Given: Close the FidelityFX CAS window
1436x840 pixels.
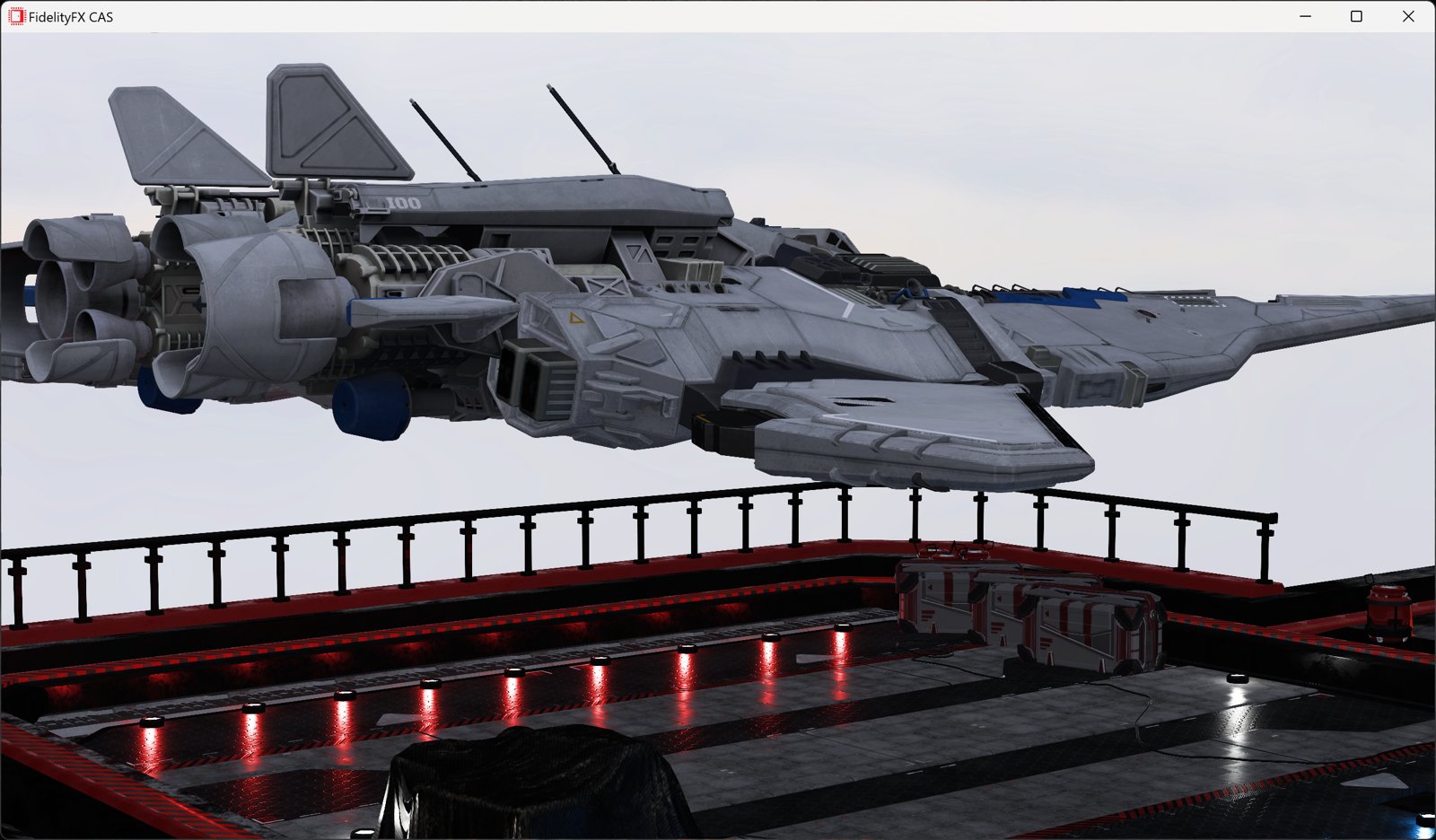Looking at the screenshot, I should pos(1409,16).
